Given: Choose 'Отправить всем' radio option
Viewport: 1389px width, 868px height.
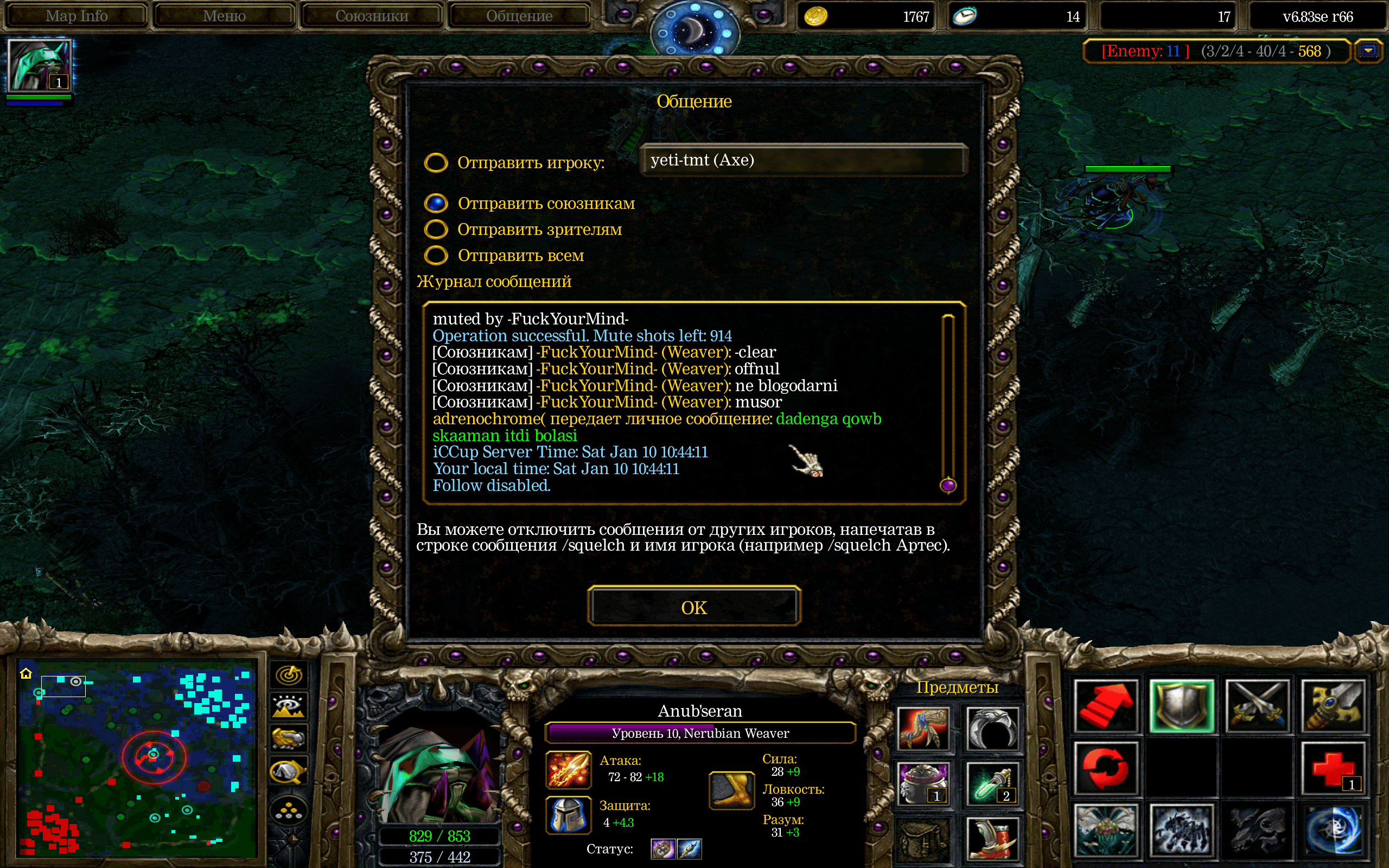Looking at the screenshot, I should pyautogui.click(x=436, y=255).
